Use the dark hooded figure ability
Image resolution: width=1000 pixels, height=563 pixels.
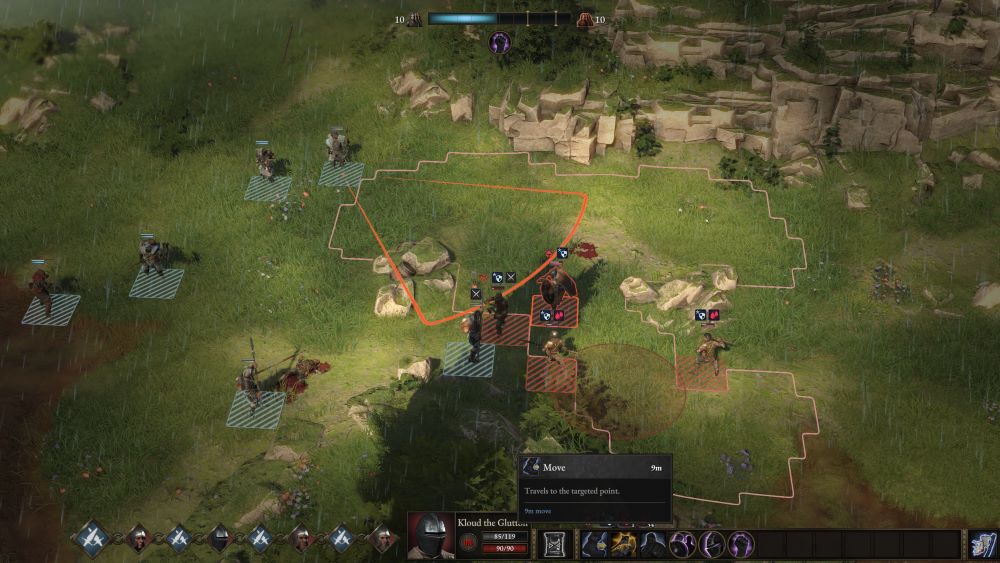(654, 544)
